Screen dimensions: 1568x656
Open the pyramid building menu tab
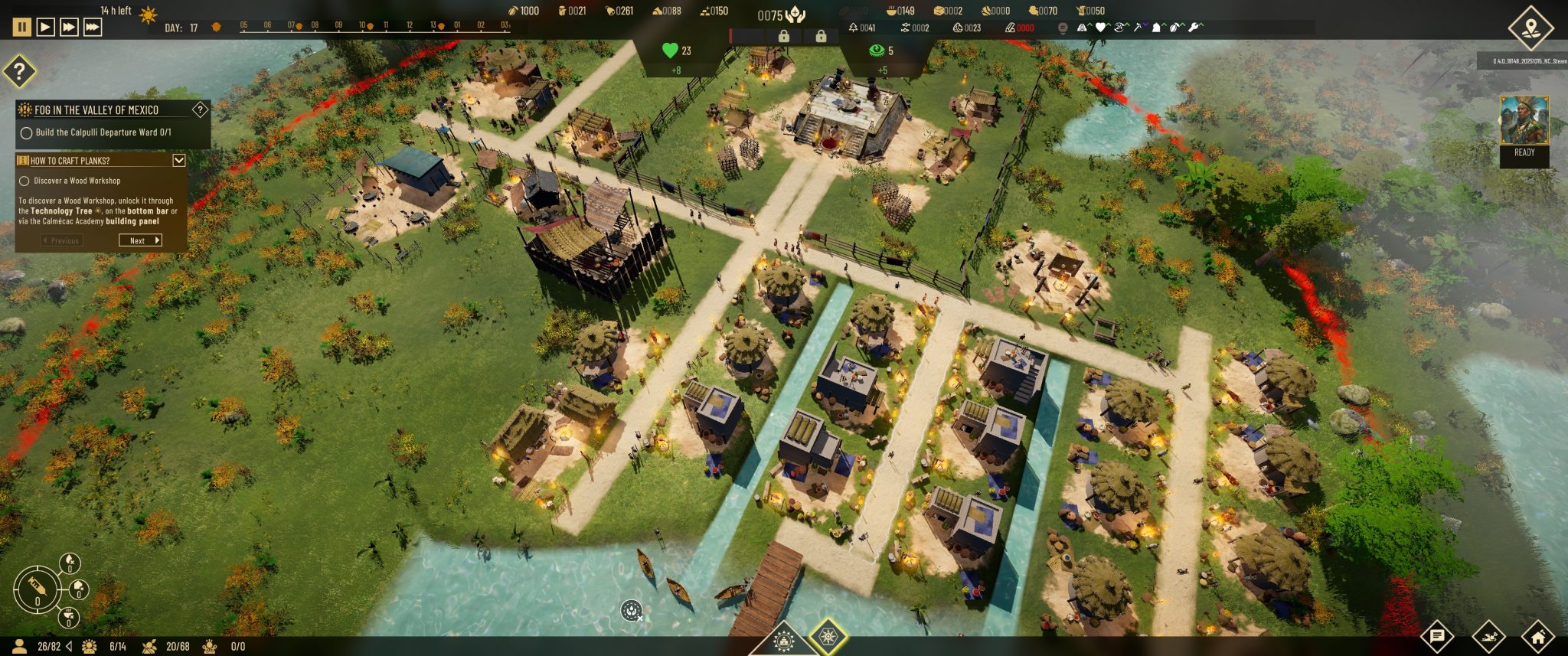[783, 641]
